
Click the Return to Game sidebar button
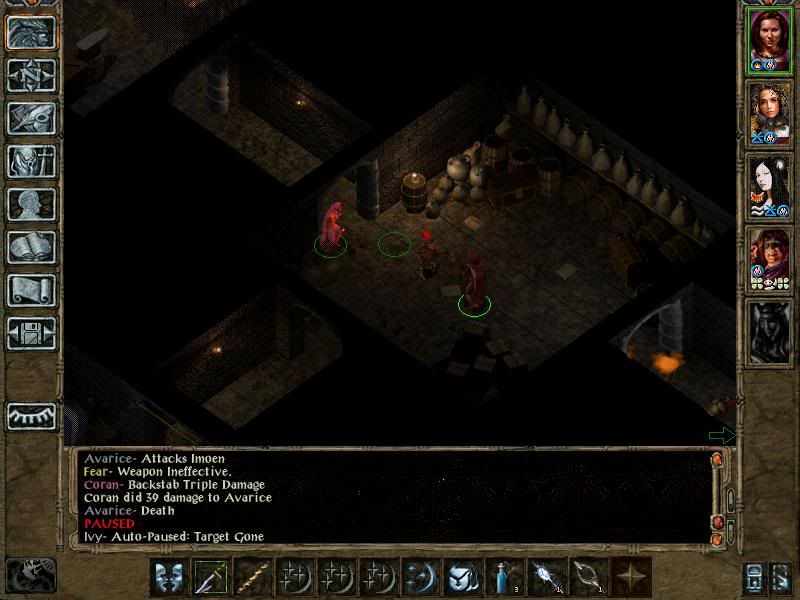pyautogui.click(x=31, y=31)
